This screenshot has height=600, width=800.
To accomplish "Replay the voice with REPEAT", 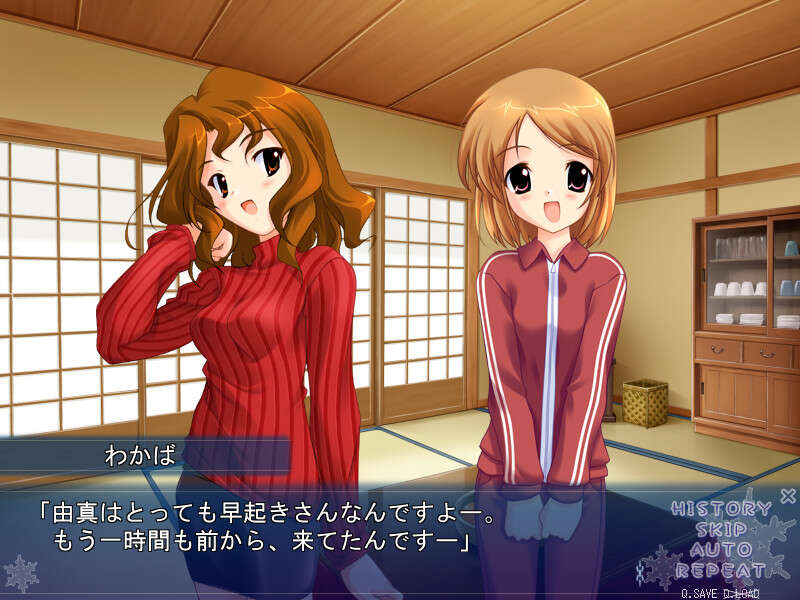I will click(720, 572).
